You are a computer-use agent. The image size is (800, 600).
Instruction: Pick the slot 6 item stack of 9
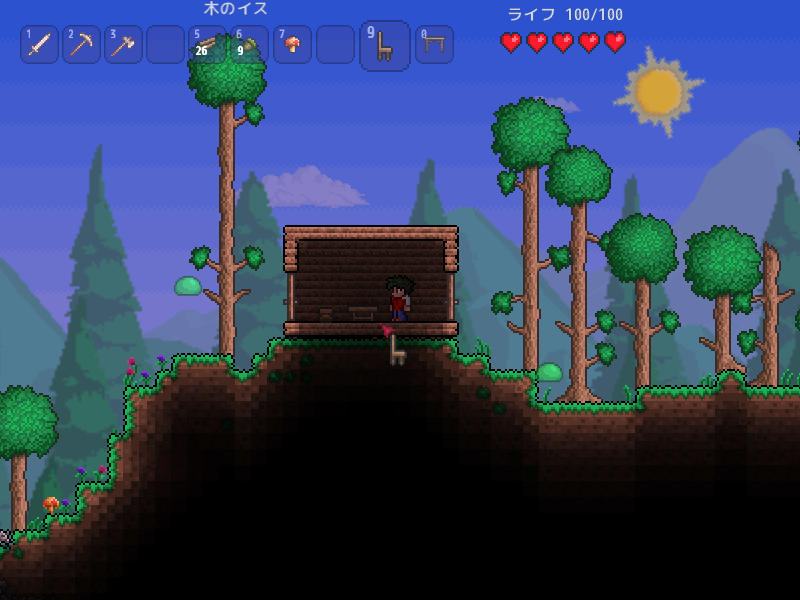(x=249, y=45)
